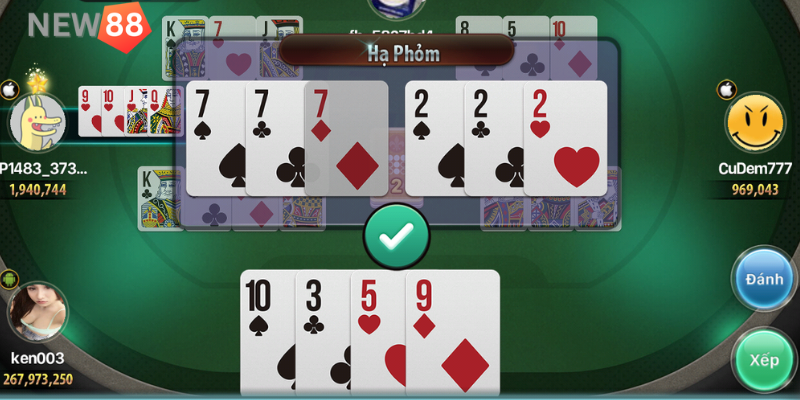The width and height of the screenshot is (800, 400).
Task: Confirm the meld with the green checkmark
Action: coord(396,236)
